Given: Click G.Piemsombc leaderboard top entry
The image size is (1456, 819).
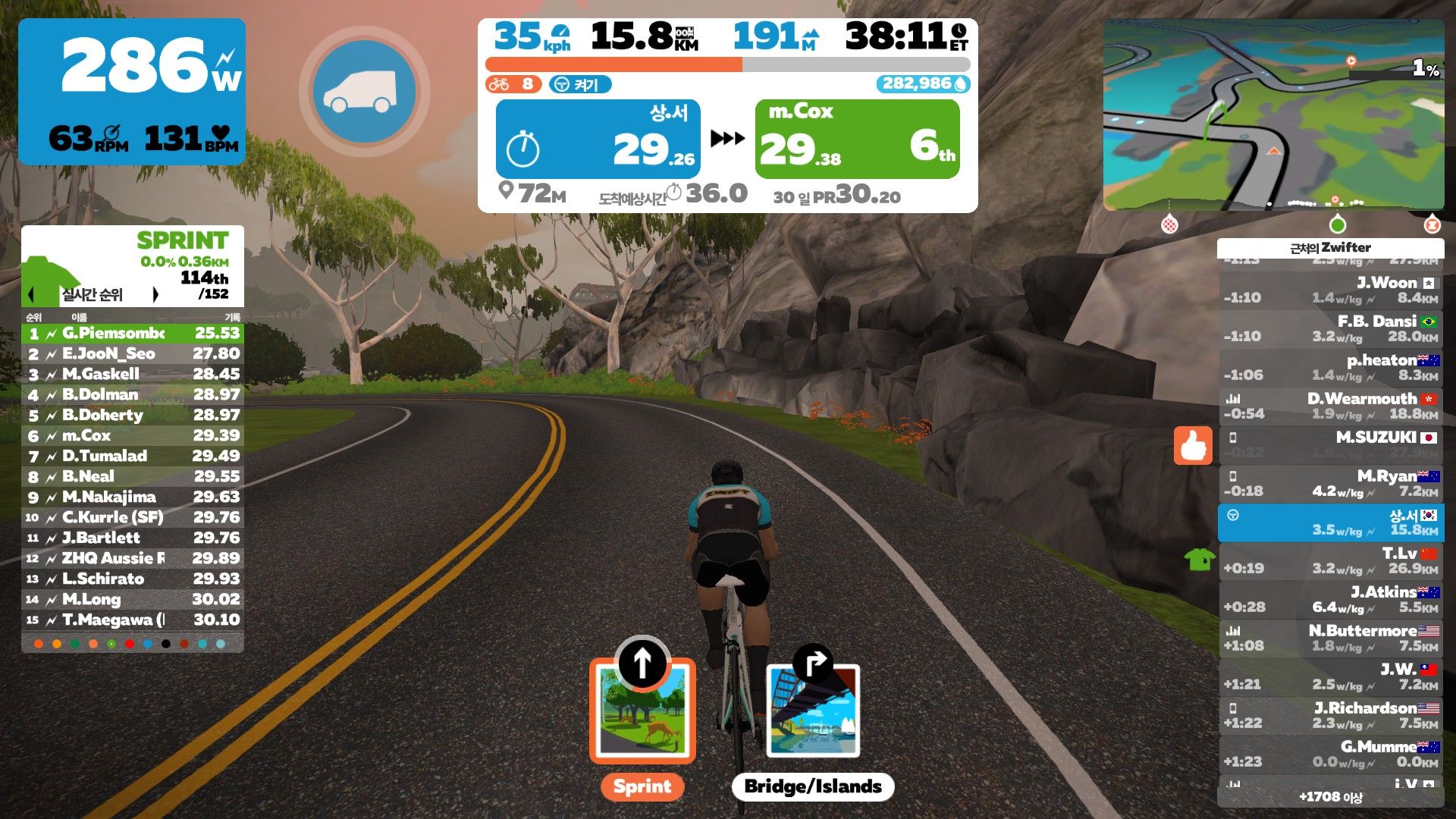Looking at the screenshot, I should click(x=133, y=333).
